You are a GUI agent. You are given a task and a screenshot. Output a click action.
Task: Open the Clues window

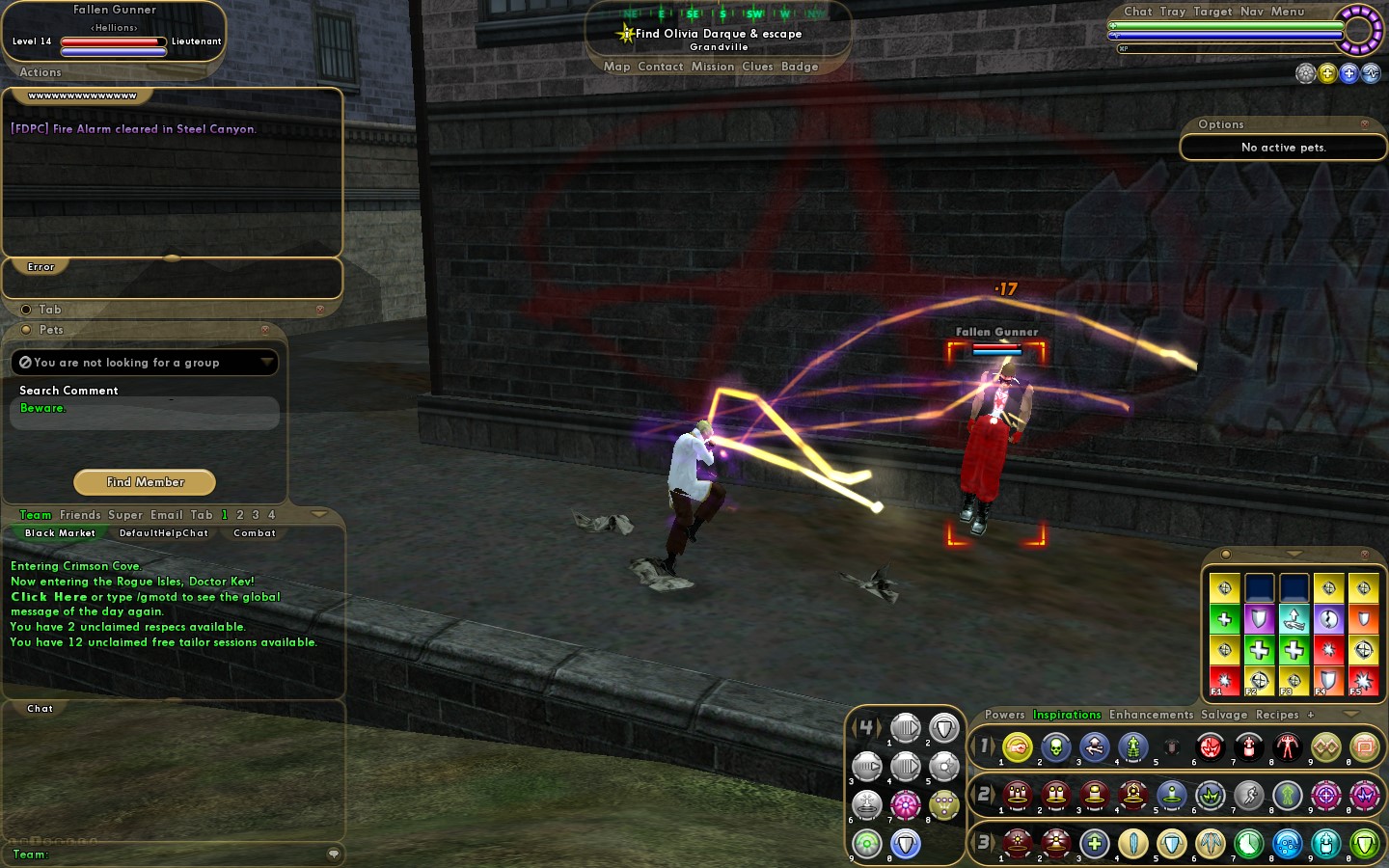pyautogui.click(x=757, y=67)
